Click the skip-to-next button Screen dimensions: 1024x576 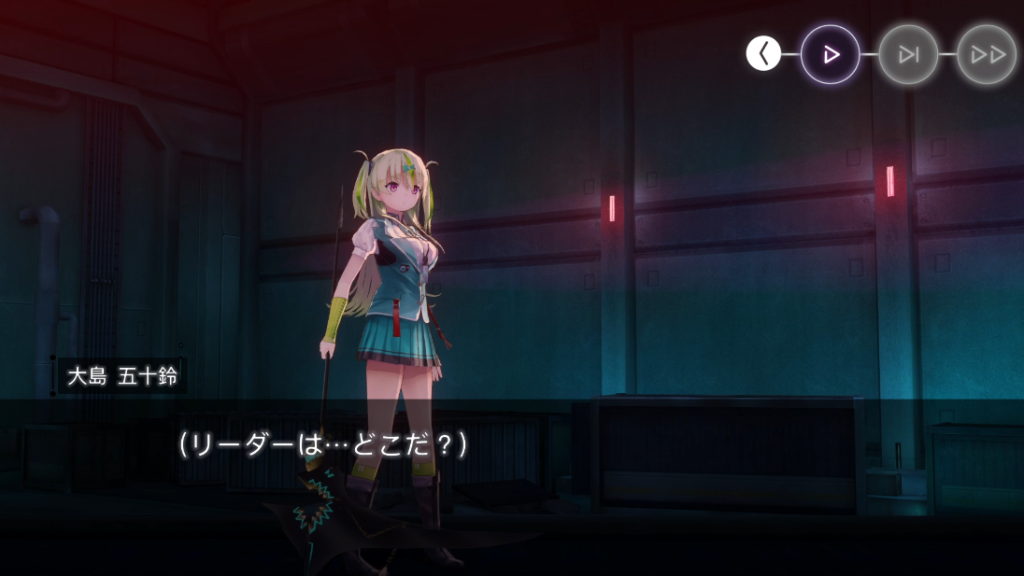(908, 54)
